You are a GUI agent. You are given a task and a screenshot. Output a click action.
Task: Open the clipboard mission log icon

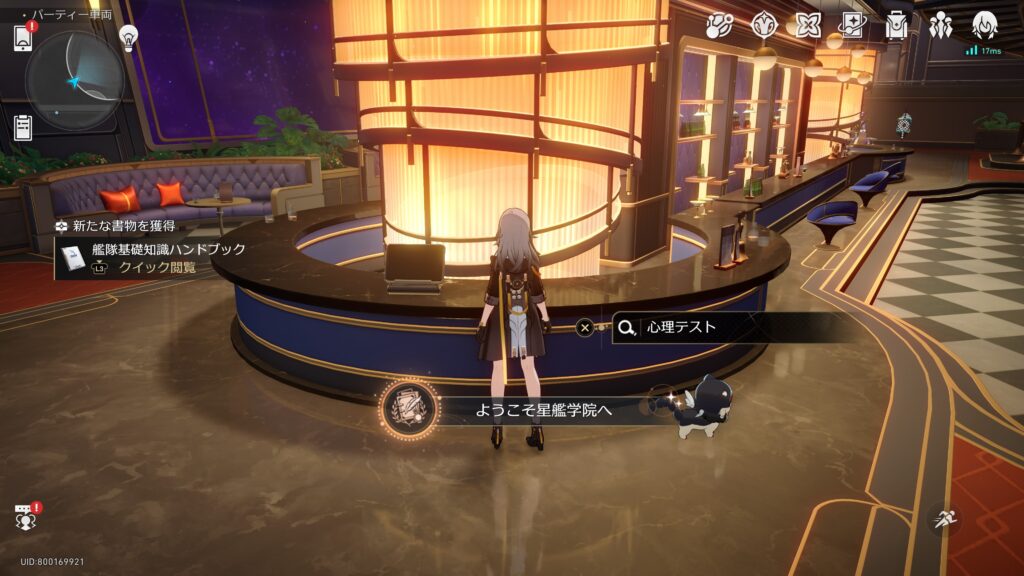[23, 126]
